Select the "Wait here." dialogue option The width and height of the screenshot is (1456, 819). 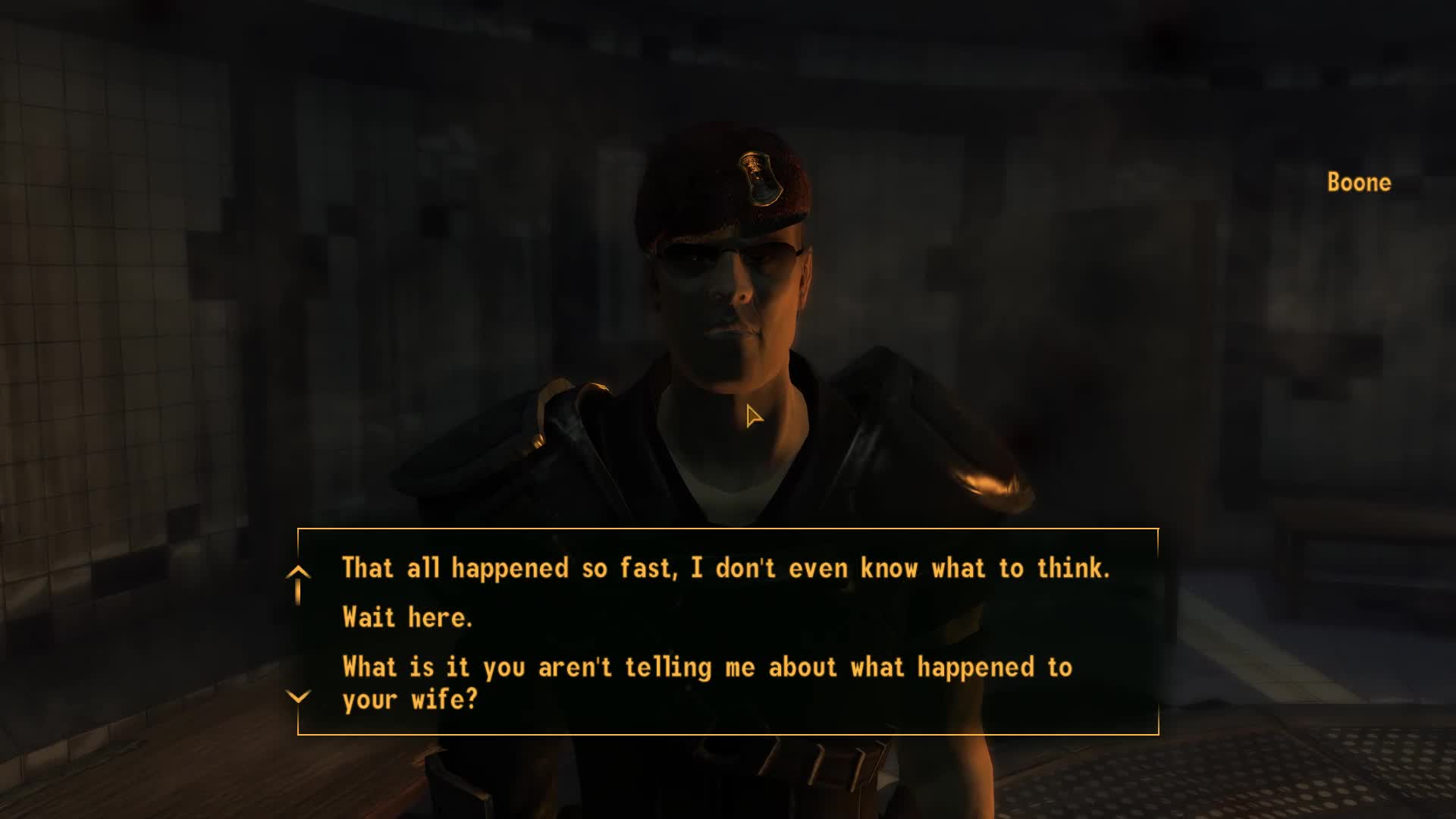[x=407, y=617]
